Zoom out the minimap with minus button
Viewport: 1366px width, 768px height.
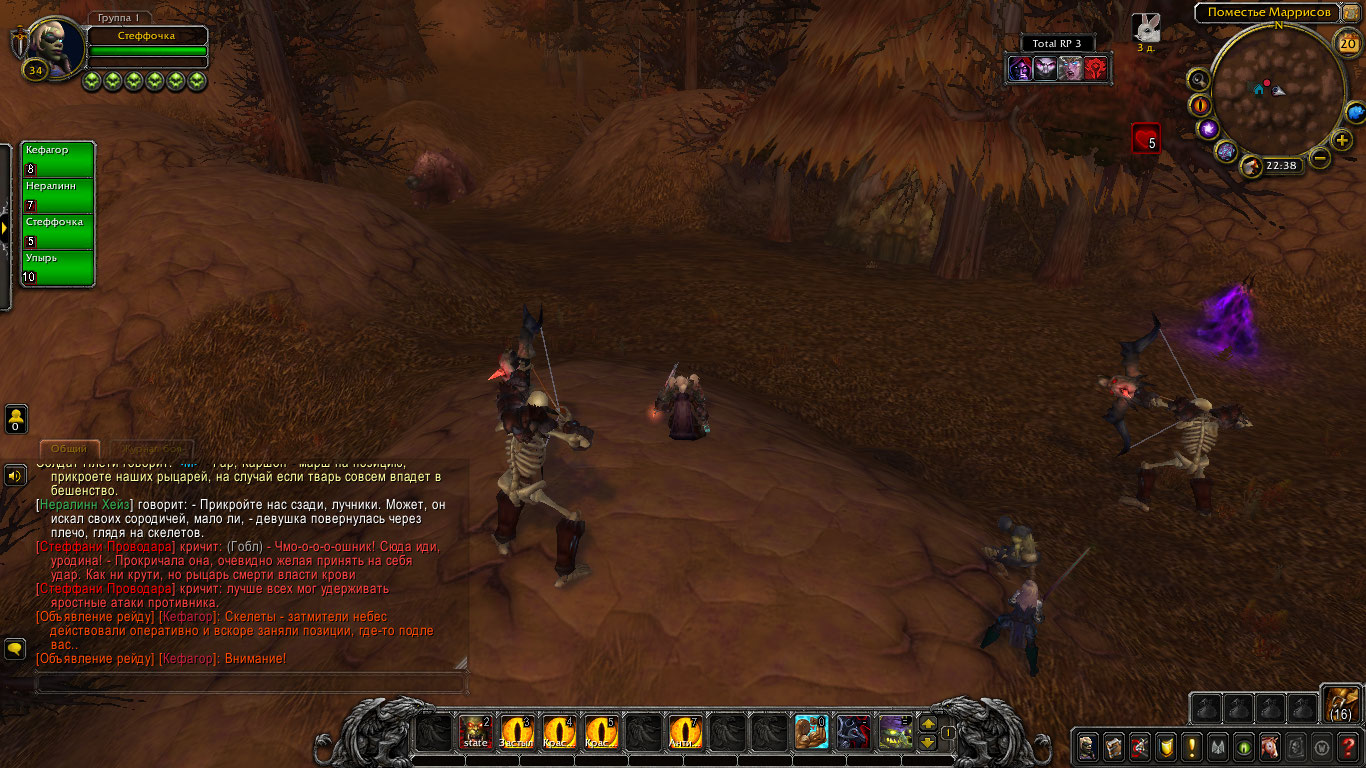tap(1320, 158)
